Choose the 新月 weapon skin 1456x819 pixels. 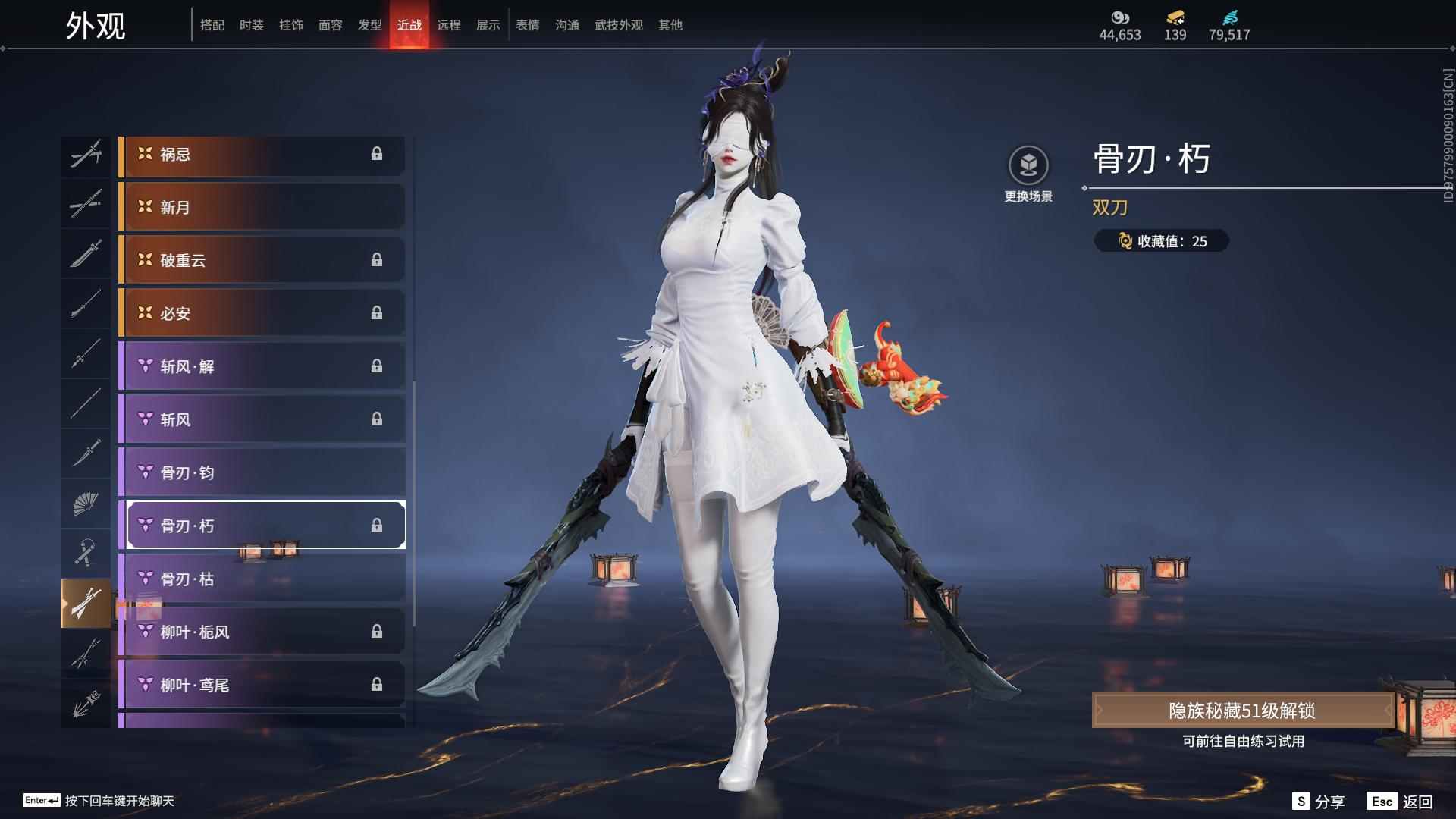click(x=262, y=208)
